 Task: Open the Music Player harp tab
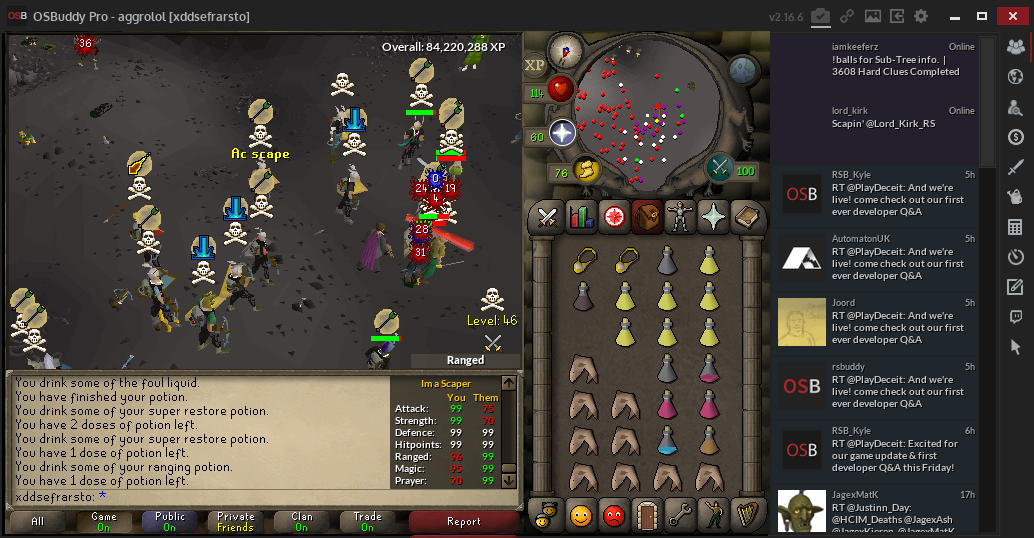pyautogui.click(x=745, y=516)
